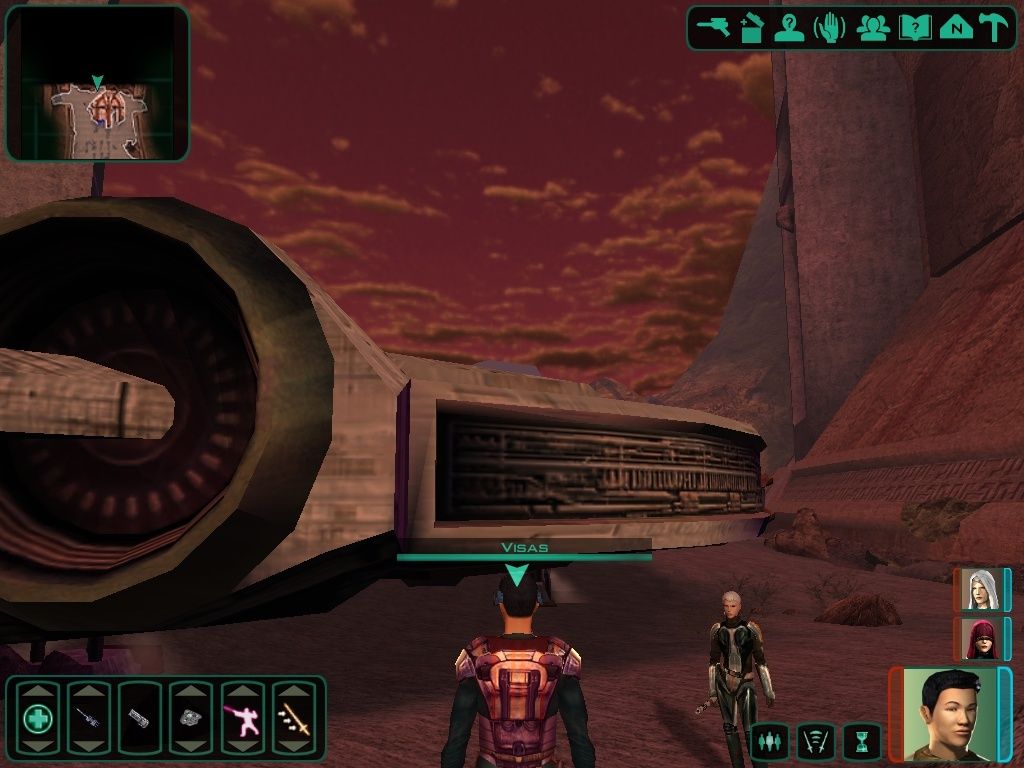Open the Map icon marked N
The height and width of the screenshot is (768, 1024).
point(956,27)
